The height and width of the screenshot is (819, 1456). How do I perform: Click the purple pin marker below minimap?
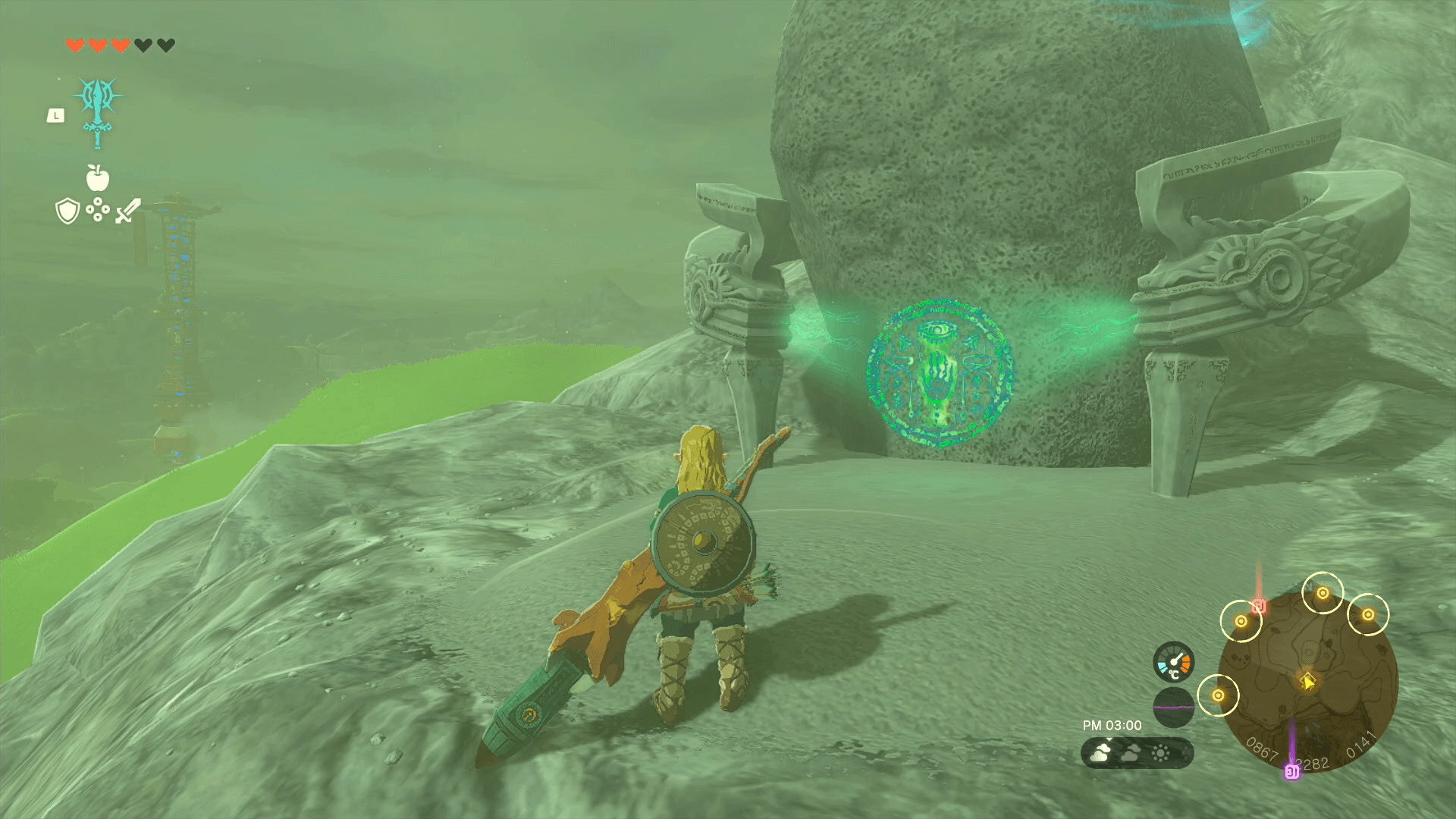[x=1291, y=771]
